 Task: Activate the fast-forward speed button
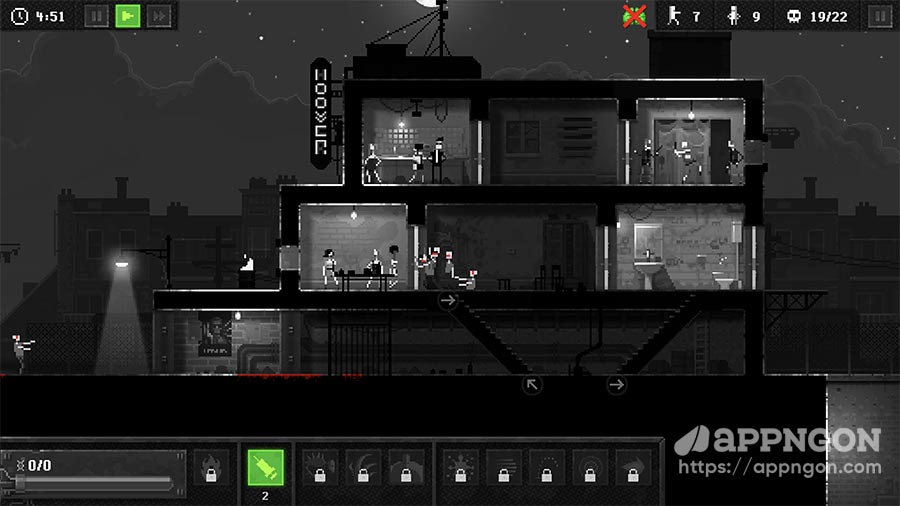click(158, 16)
